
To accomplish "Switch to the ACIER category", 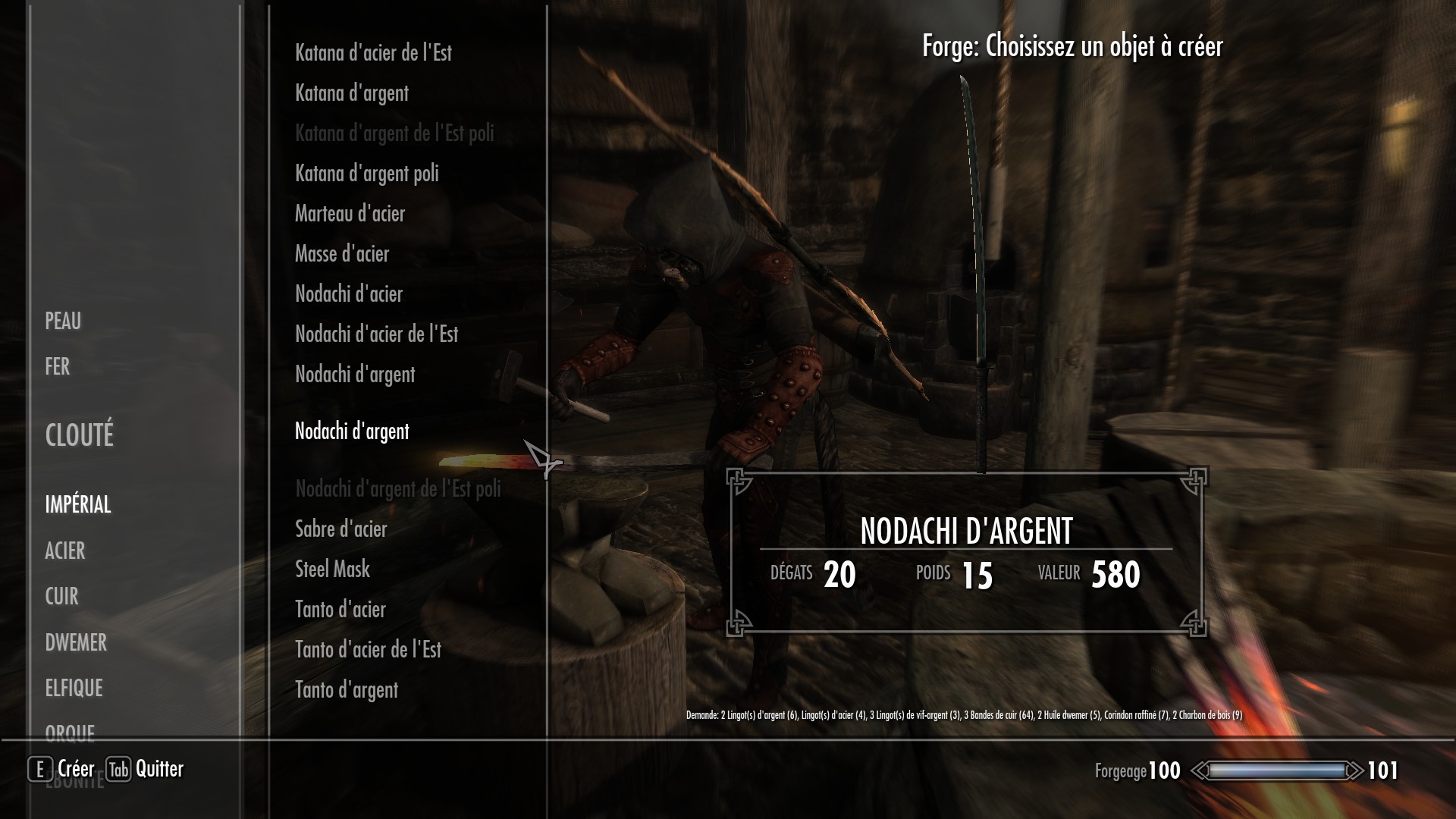I will tap(65, 551).
